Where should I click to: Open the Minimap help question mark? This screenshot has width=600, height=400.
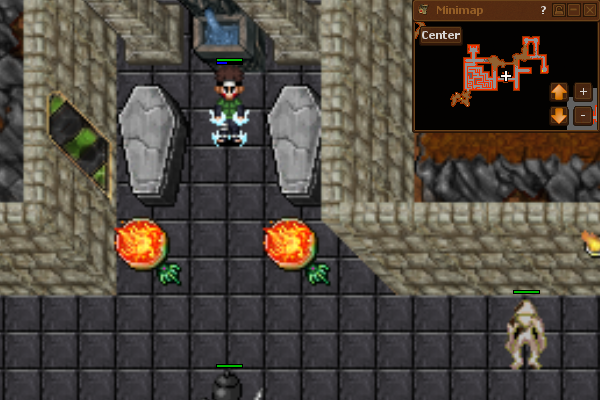tap(543, 10)
